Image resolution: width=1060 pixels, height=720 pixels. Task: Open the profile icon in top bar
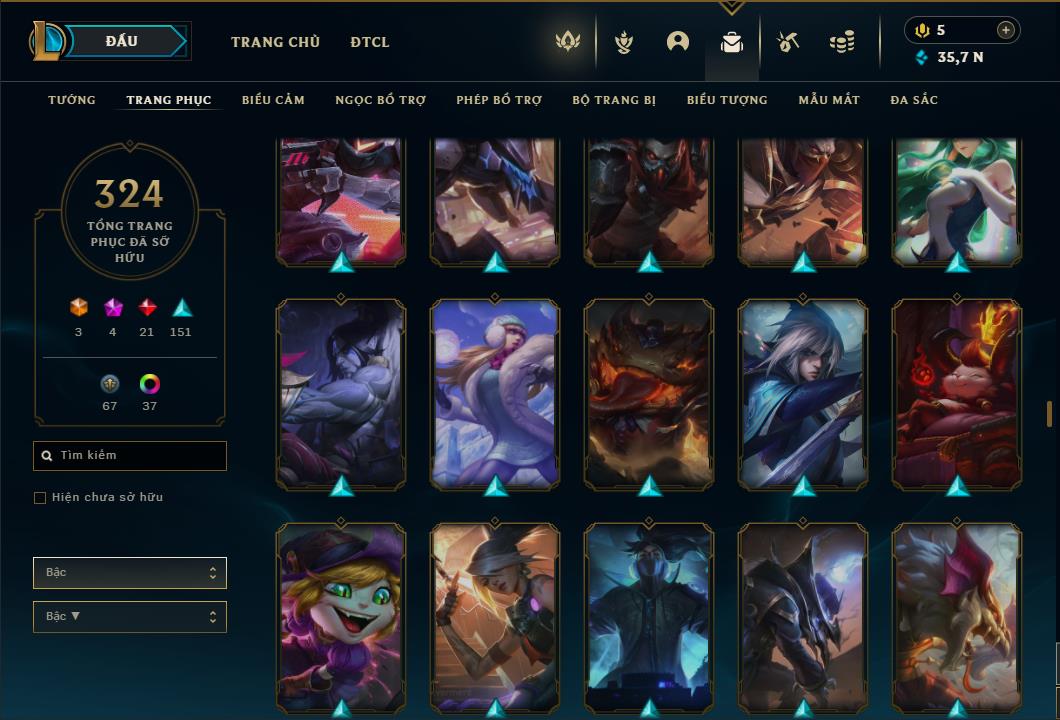point(678,42)
